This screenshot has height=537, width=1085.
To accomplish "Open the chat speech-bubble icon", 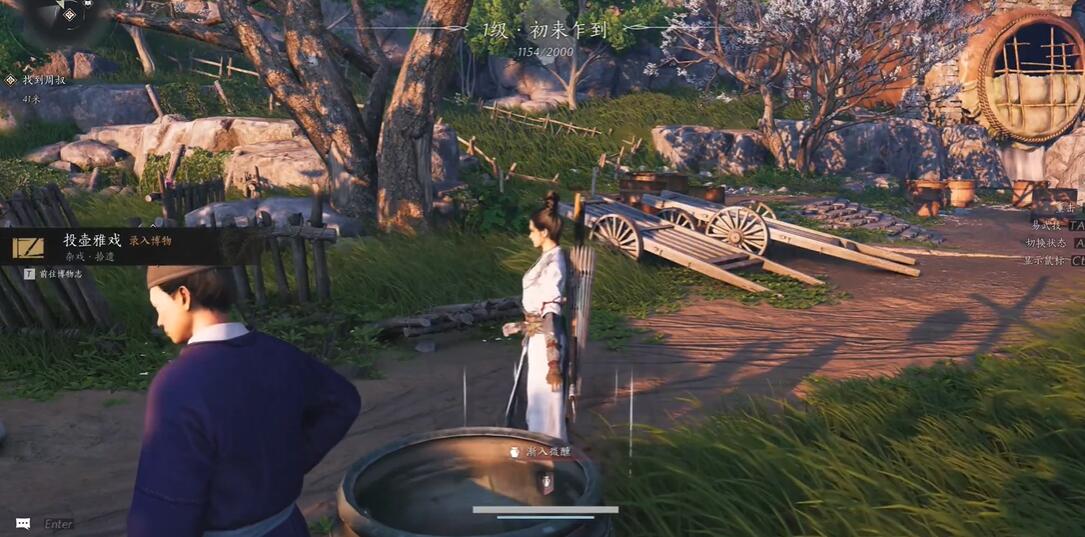I will (23, 523).
